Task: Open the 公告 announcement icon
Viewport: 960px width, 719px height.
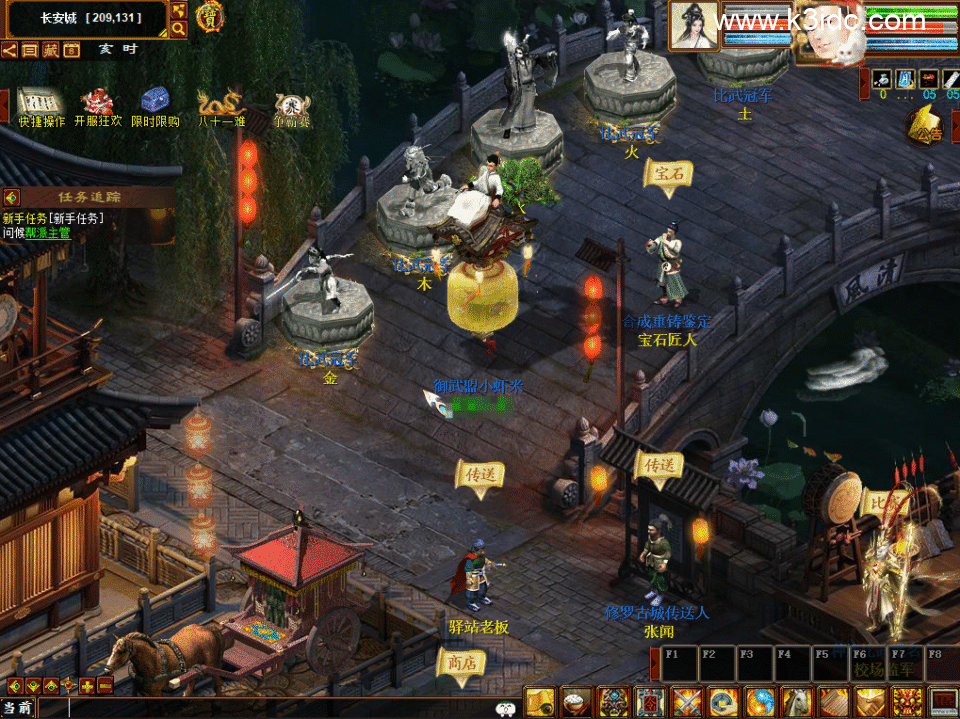Action: pos(924,126)
